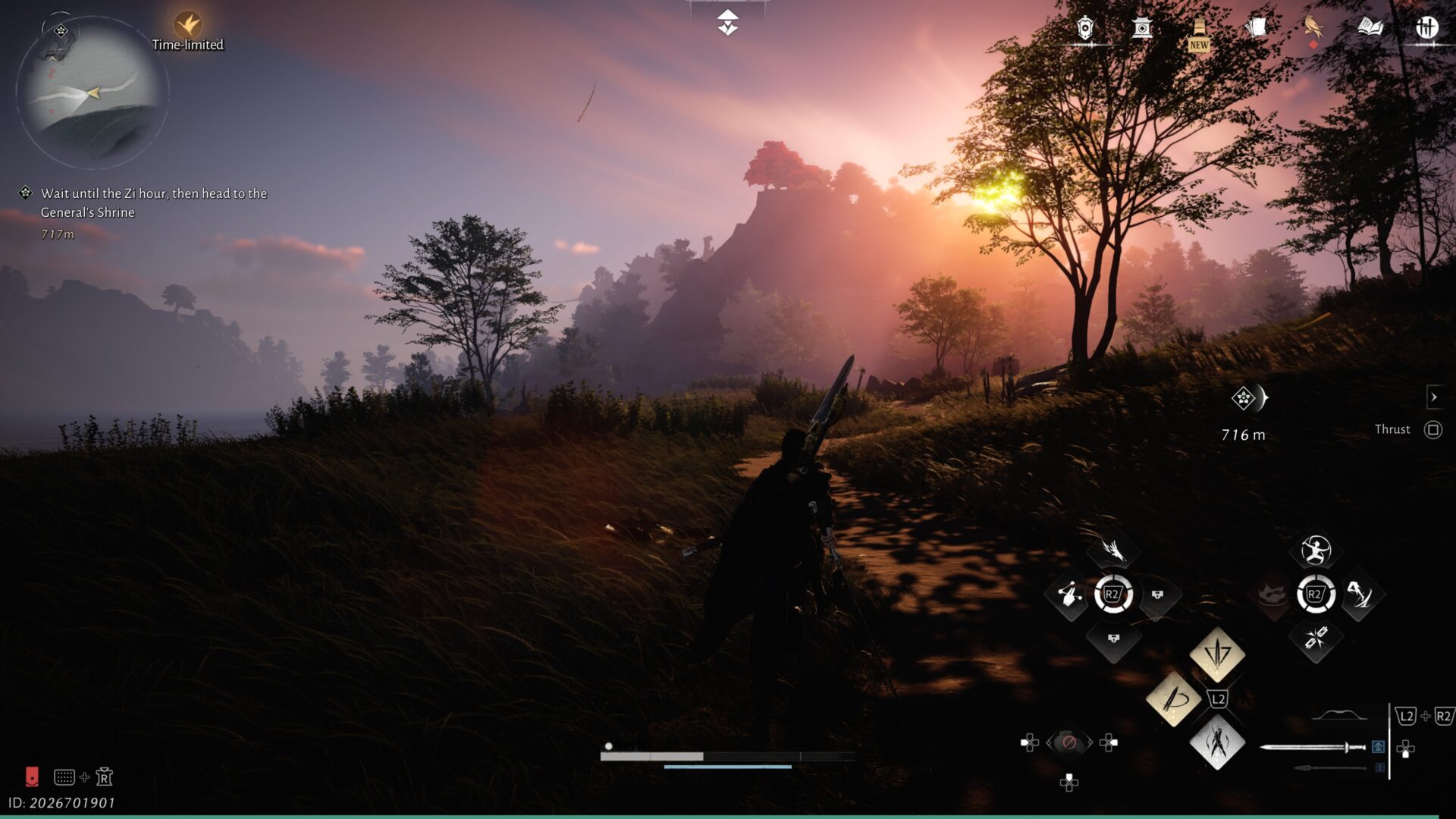Activate the clashing chains skill
This screenshot has width=1456, height=819.
pyautogui.click(x=1316, y=638)
